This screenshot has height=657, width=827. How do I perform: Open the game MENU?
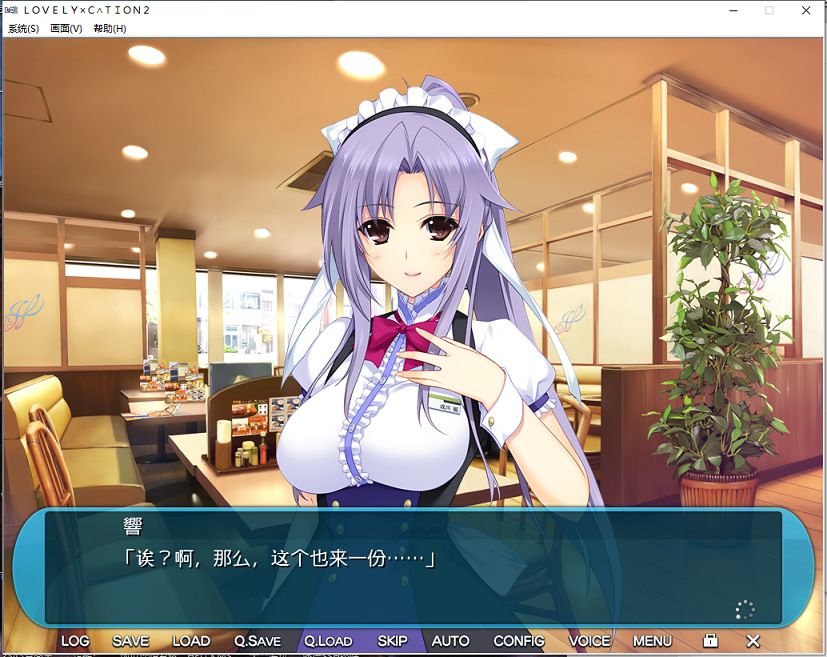pyautogui.click(x=652, y=641)
